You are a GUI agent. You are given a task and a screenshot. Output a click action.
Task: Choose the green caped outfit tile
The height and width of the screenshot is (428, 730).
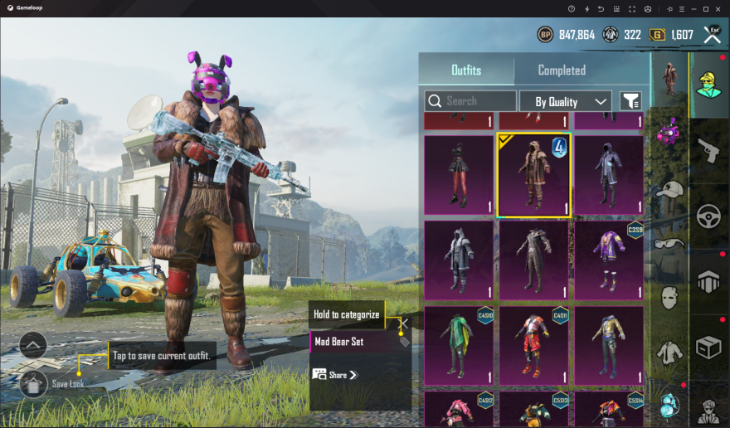459,346
